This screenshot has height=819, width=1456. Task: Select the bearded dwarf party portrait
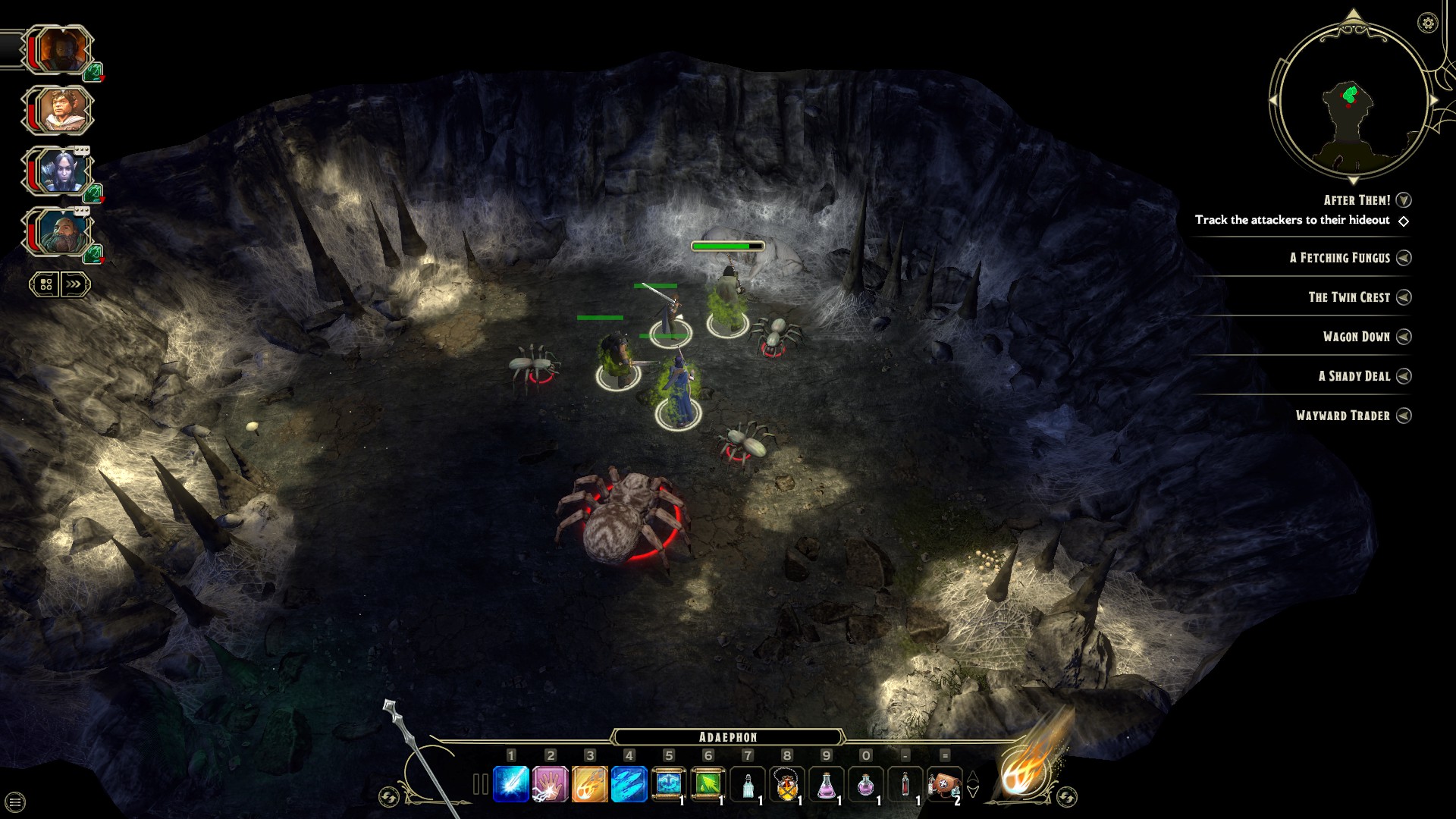point(59,232)
